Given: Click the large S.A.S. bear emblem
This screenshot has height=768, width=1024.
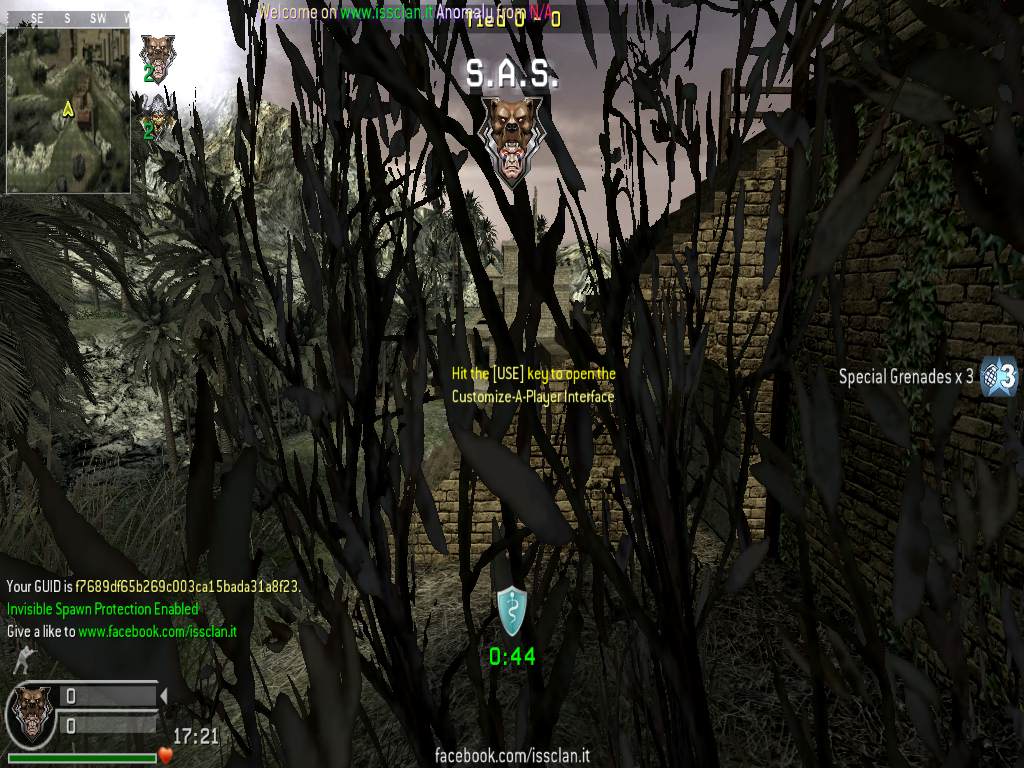Looking at the screenshot, I should pos(511,140).
